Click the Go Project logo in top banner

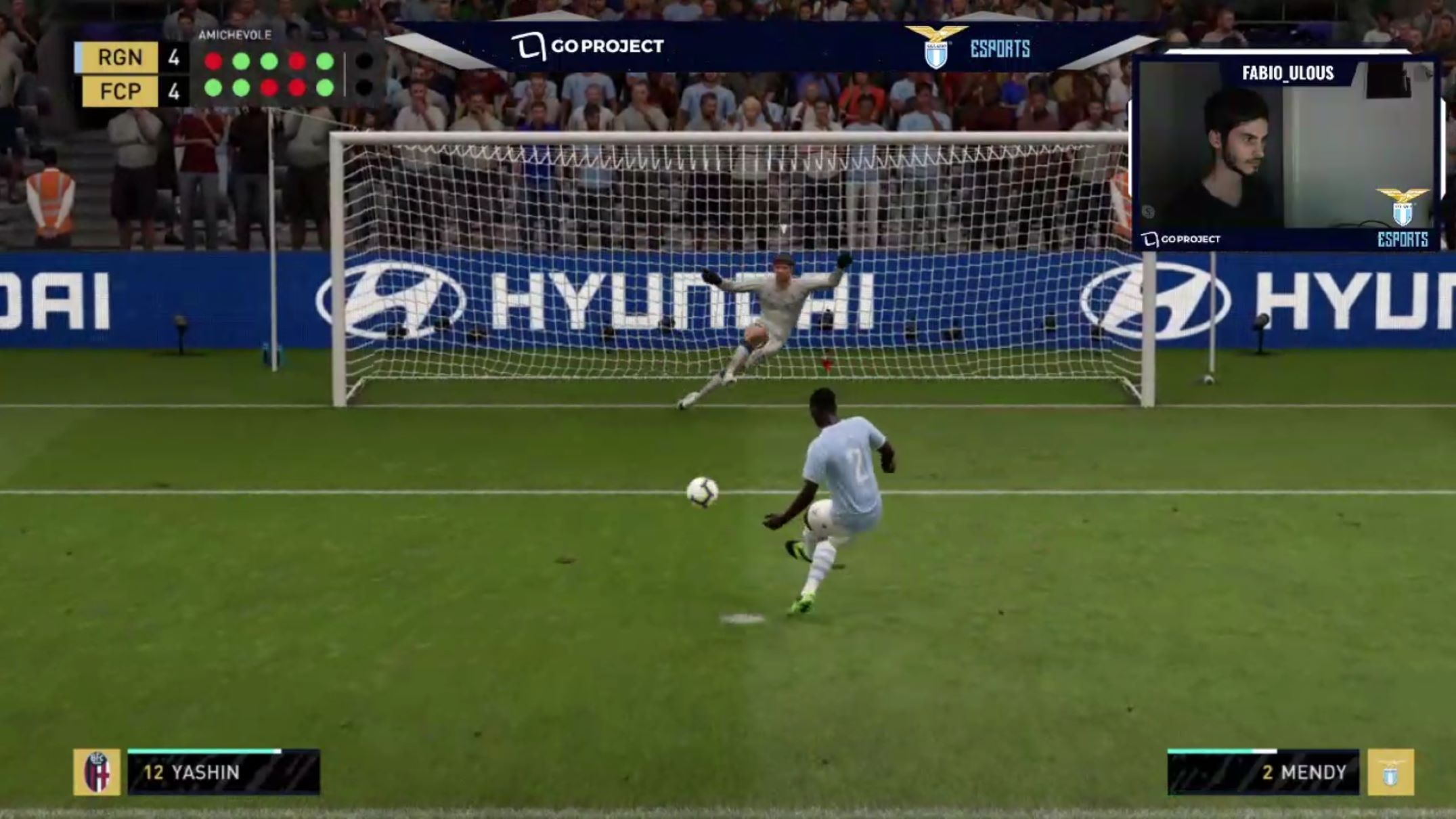pyautogui.click(x=588, y=46)
